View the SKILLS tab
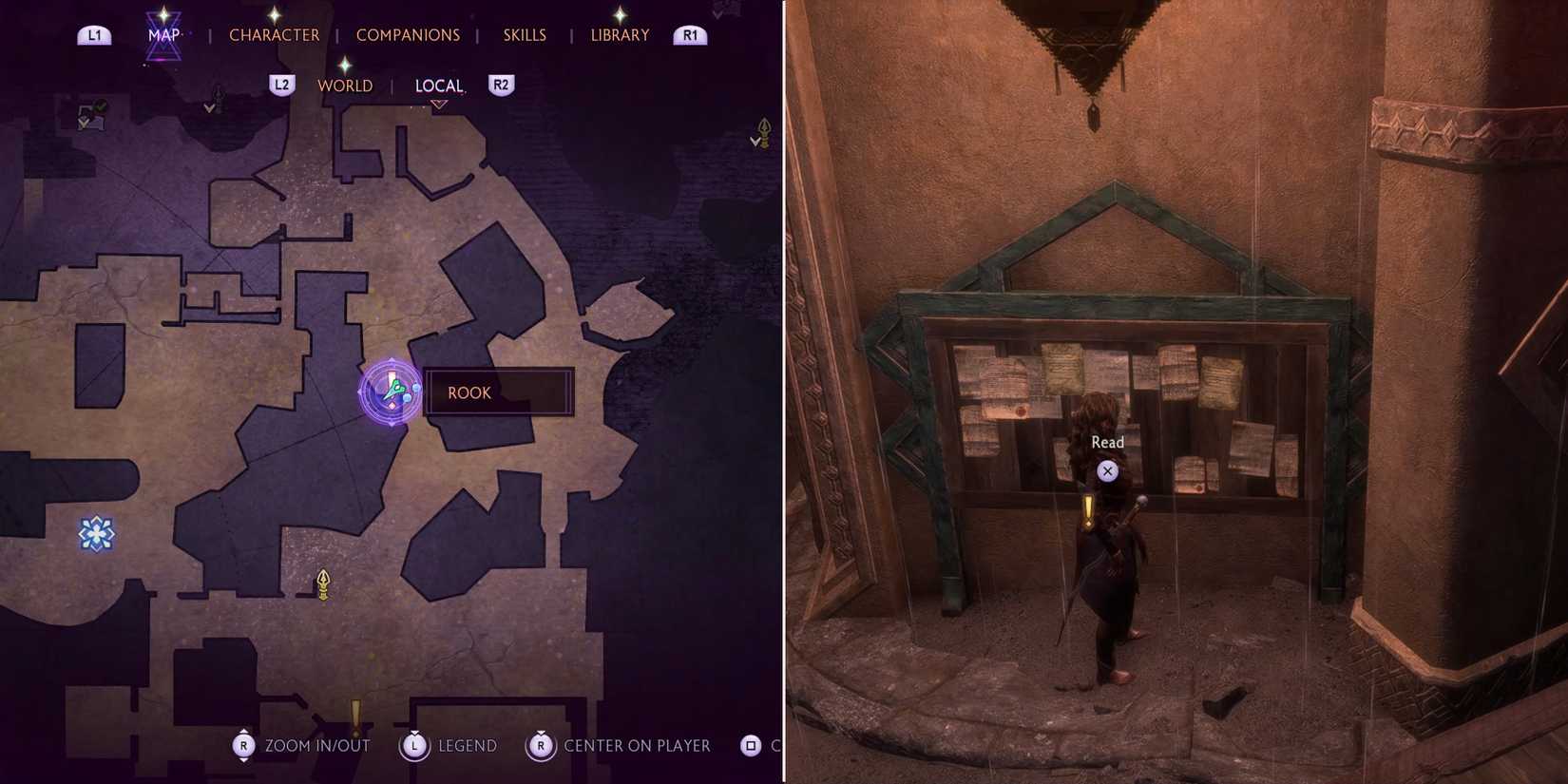The width and height of the screenshot is (1568, 784). tap(525, 34)
